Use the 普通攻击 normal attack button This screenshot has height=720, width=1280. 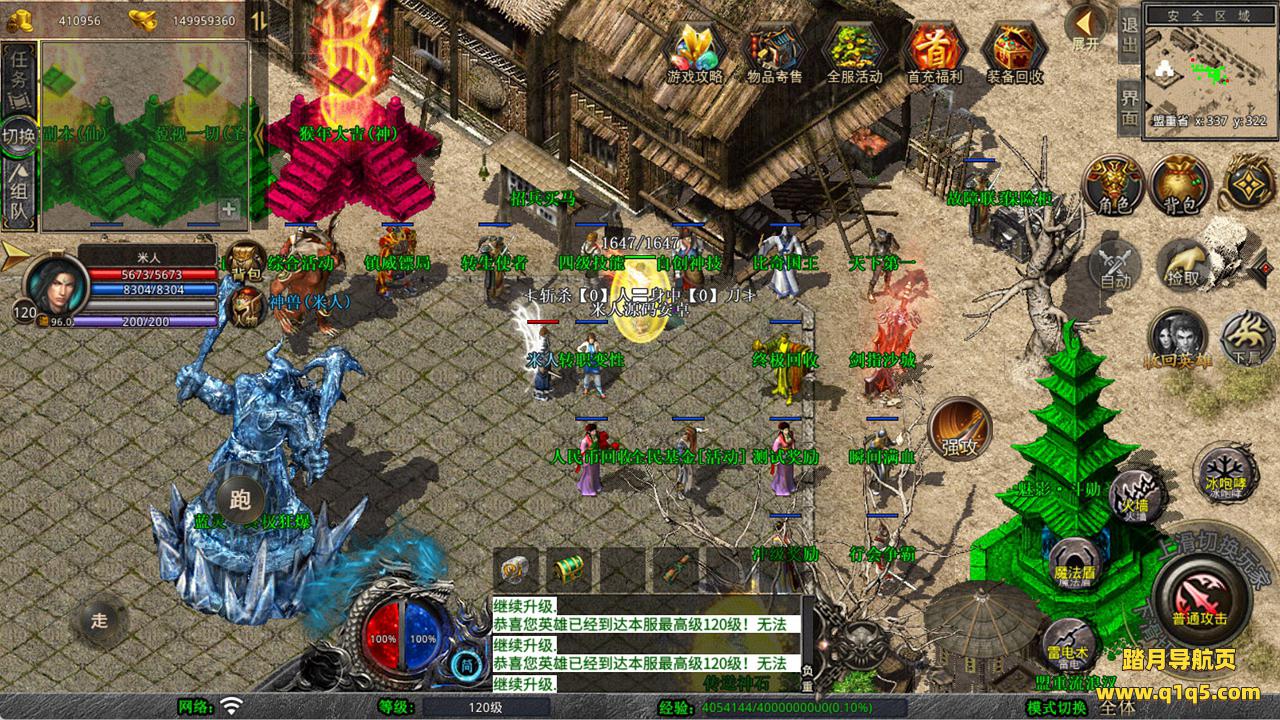pos(1199,598)
